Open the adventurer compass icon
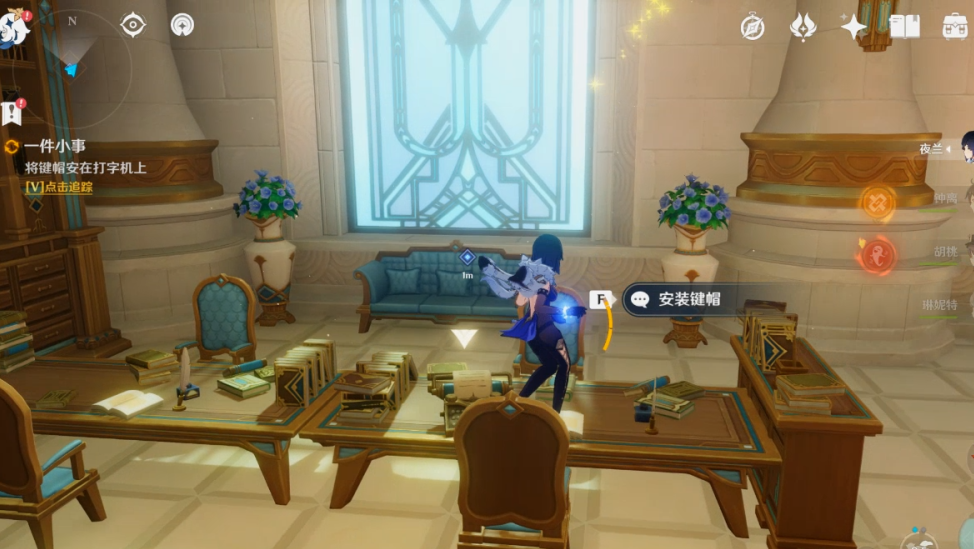 click(753, 27)
